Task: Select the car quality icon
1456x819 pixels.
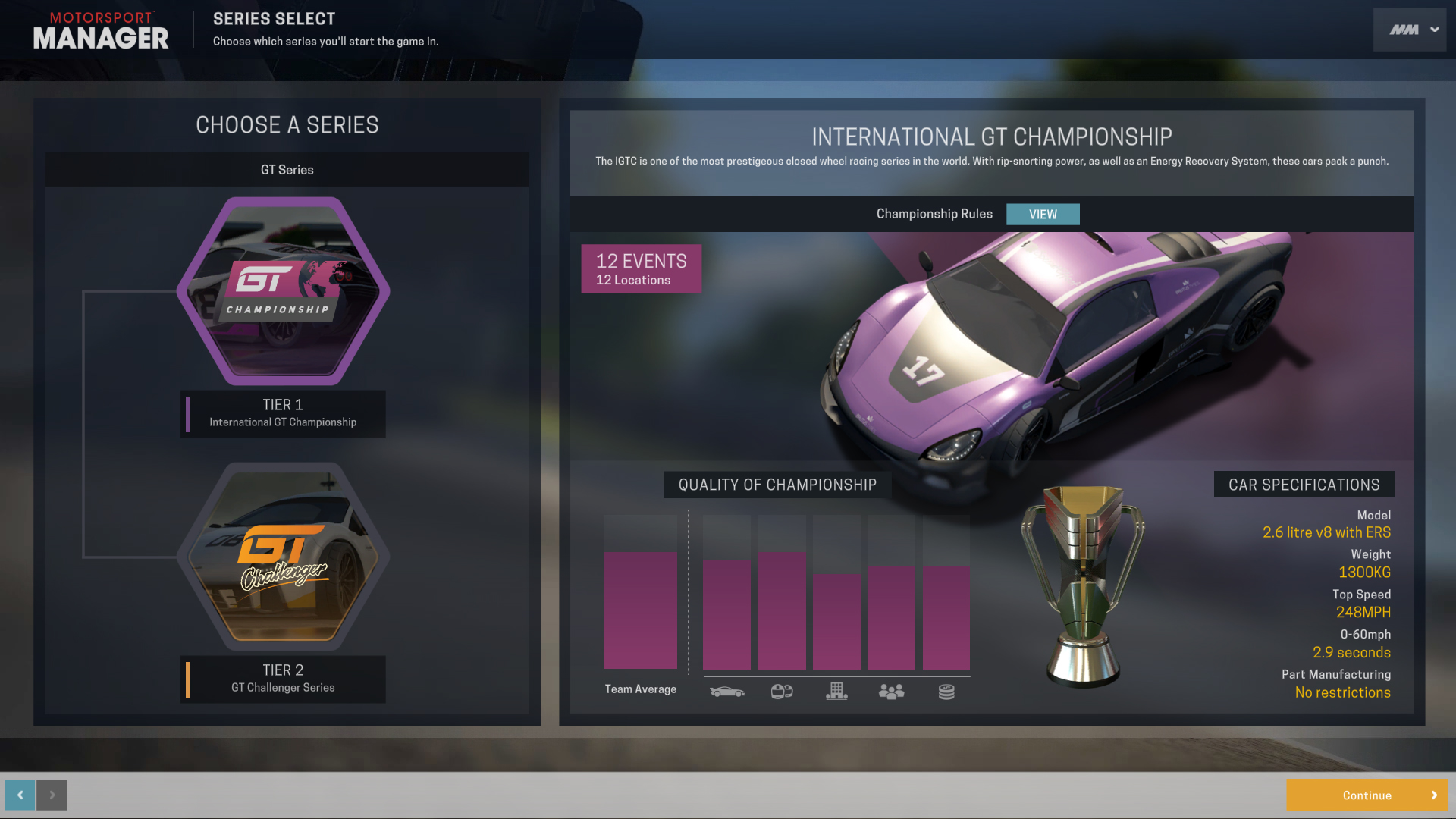Action: (x=727, y=691)
